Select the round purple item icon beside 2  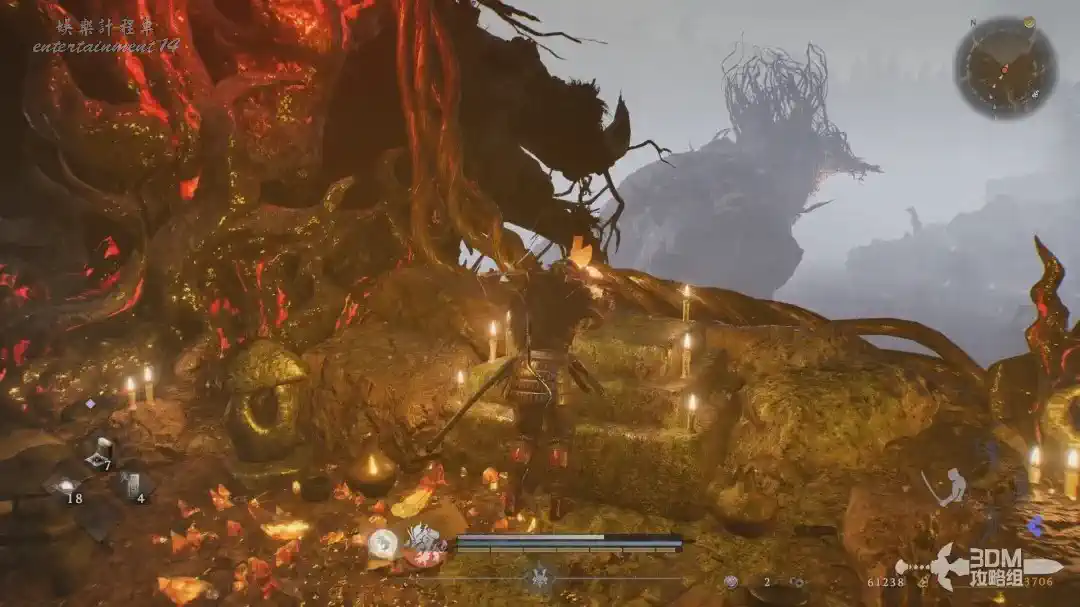[x=731, y=581]
